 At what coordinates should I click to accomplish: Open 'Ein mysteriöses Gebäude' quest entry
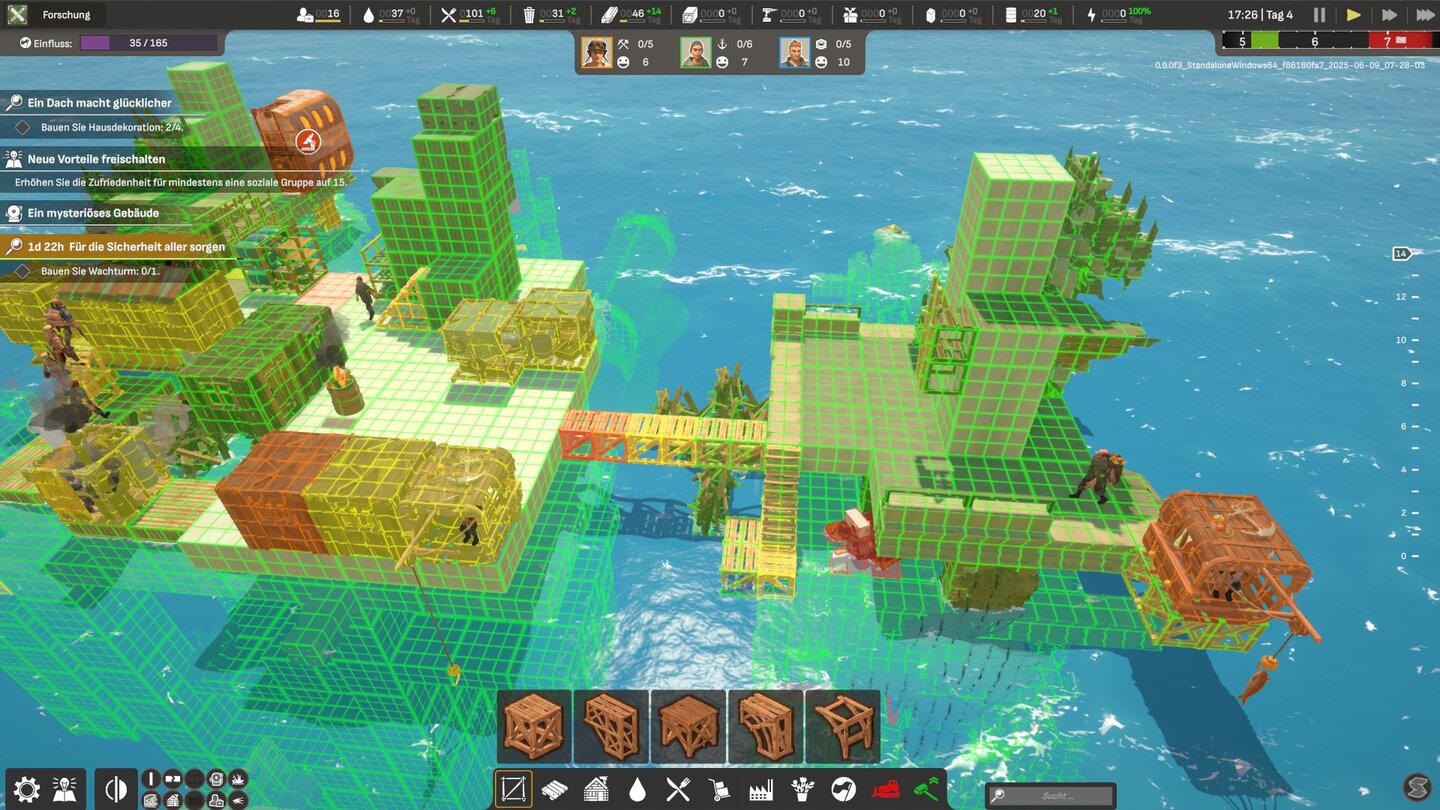(x=93, y=213)
